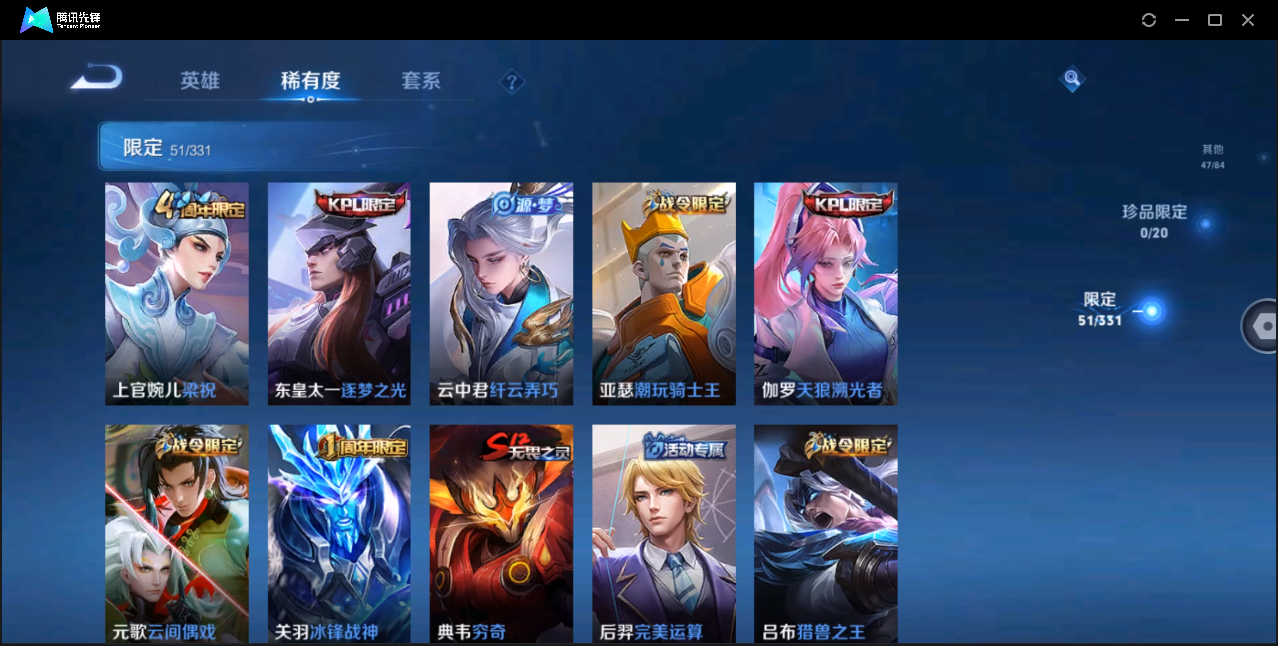Close the emulator window
This screenshot has width=1278, height=646.
(x=1248, y=20)
